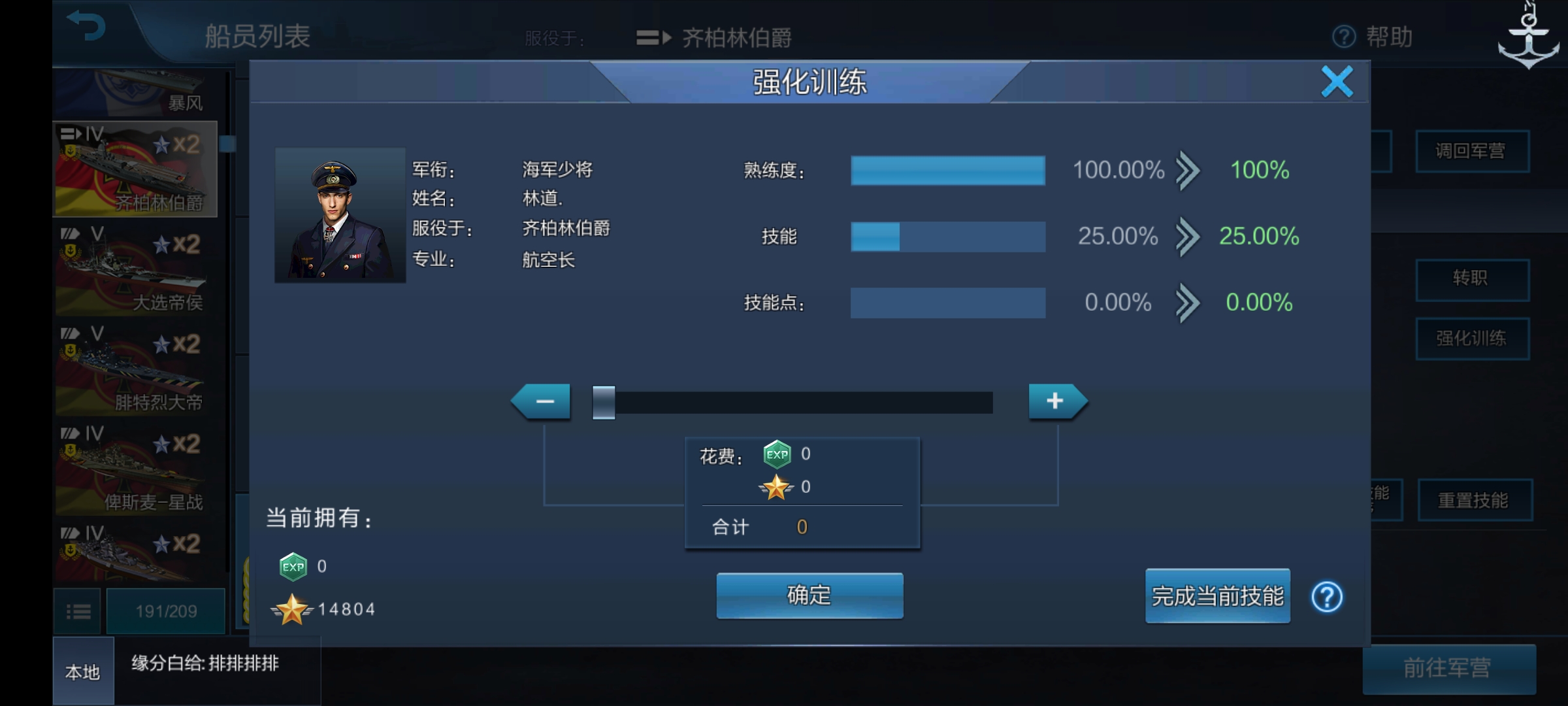
Task: Click the star currency icon showing 14804
Action: pyautogui.click(x=293, y=609)
